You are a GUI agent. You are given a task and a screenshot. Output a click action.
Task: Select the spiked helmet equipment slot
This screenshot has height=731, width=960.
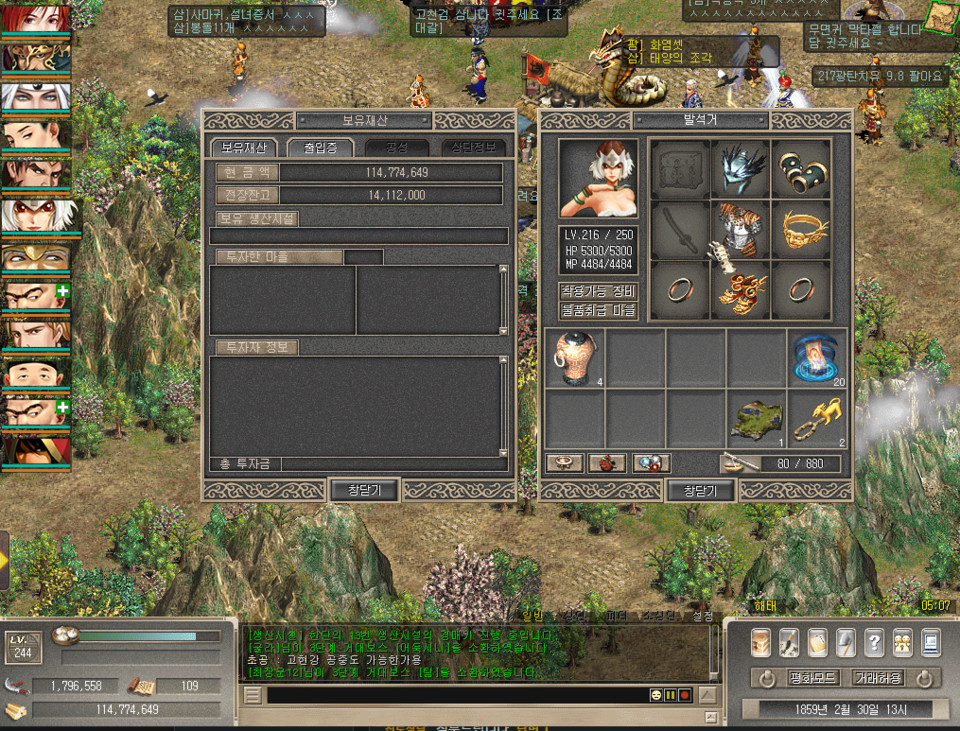pyautogui.click(x=740, y=168)
